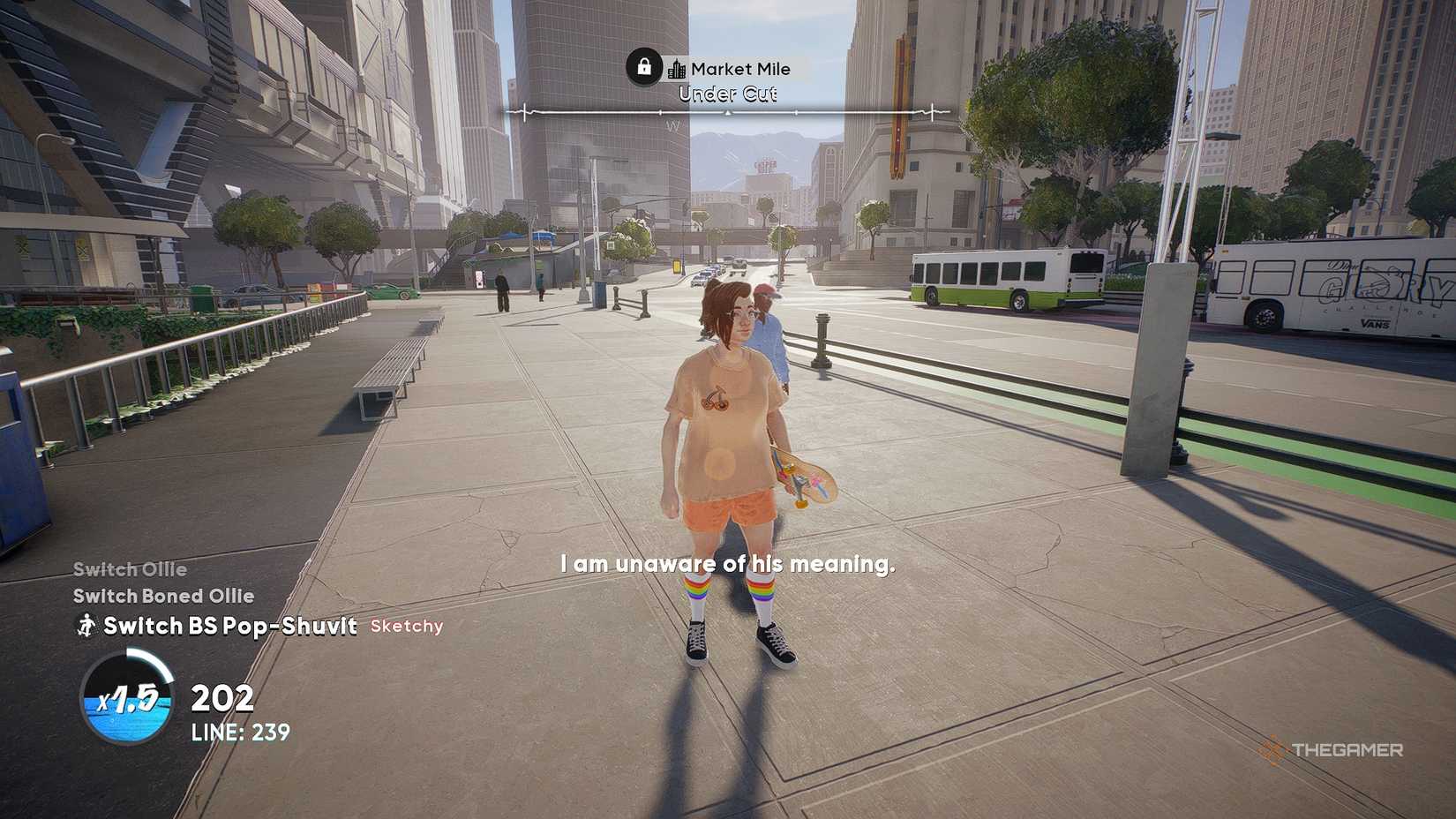The width and height of the screenshot is (1456, 819).
Task: Click the x1.5 multiplier gauge
Action: pyautogui.click(x=127, y=698)
